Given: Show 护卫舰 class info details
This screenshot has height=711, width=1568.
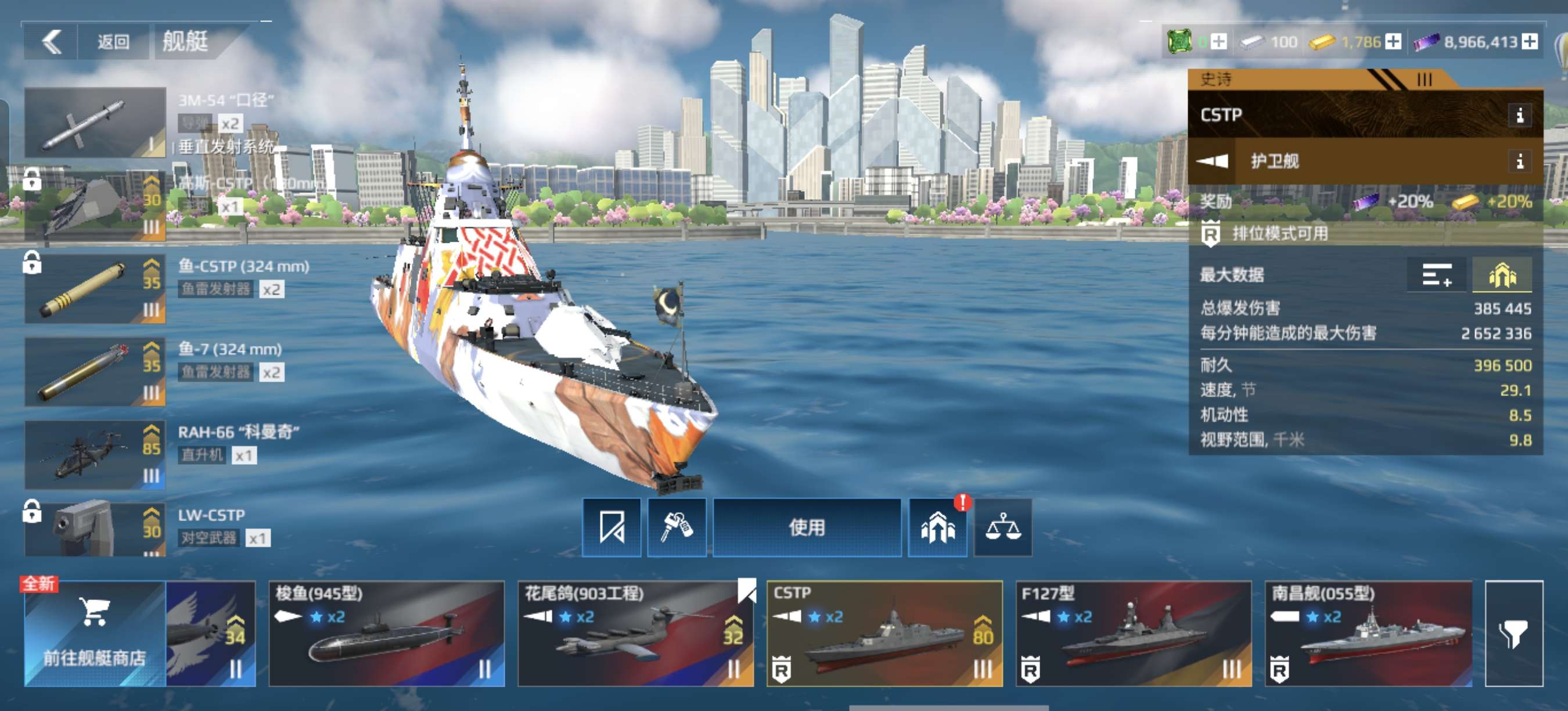Looking at the screenshot, I should point(1519,161).
